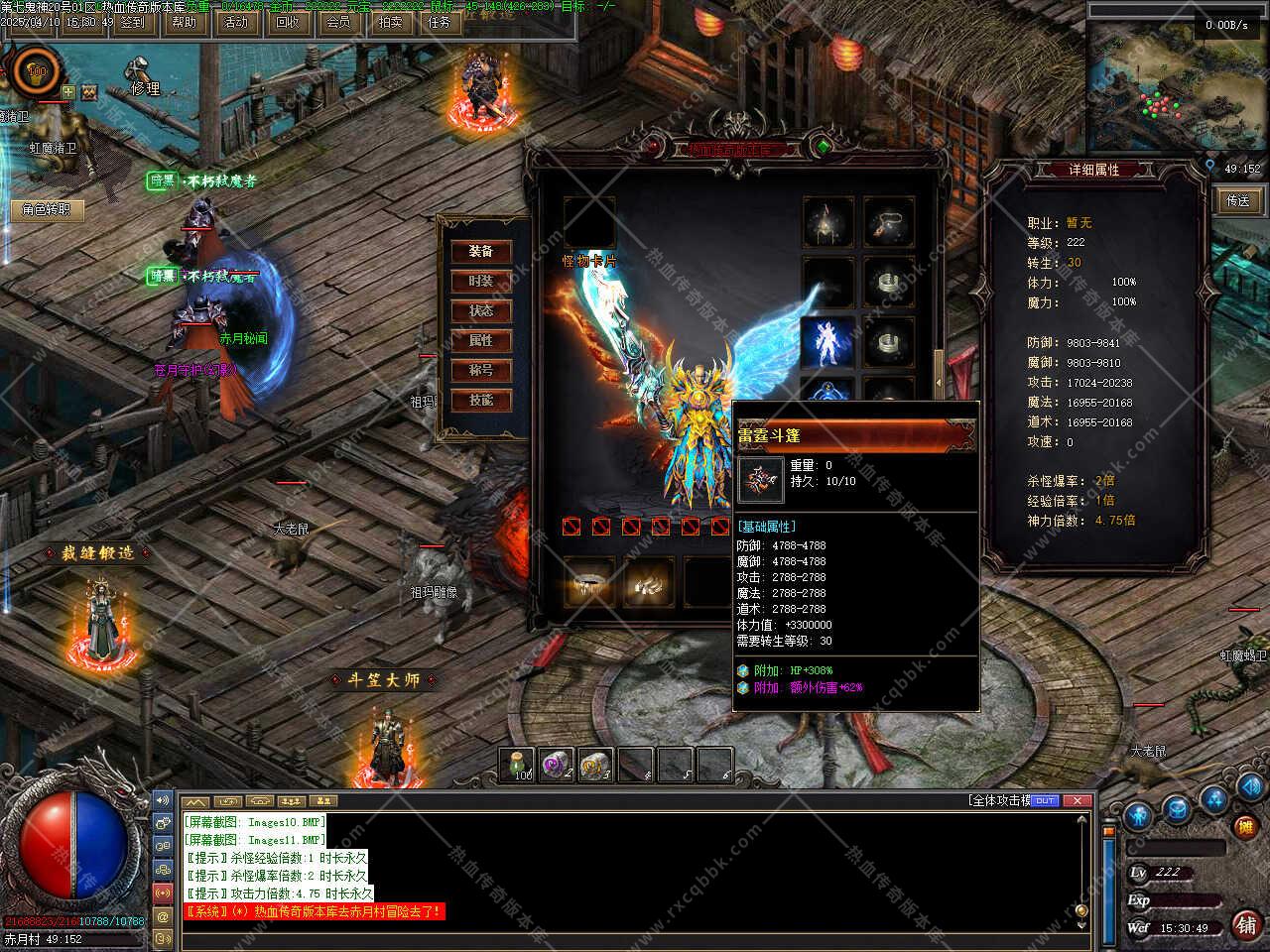The width and height of the screenshot is (1270, 952).
Task: Switch to the 称号 title tab
Action: (x=481, y=371)
